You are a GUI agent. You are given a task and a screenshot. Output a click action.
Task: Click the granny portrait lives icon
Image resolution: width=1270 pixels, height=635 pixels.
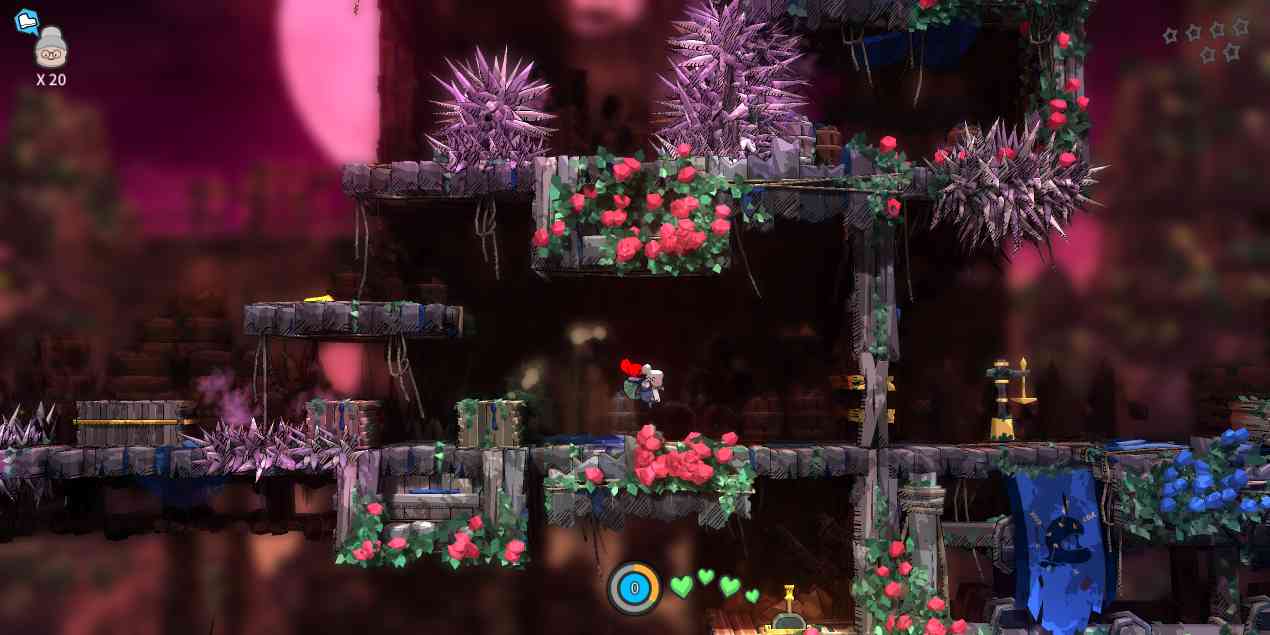tap(50, 49)
